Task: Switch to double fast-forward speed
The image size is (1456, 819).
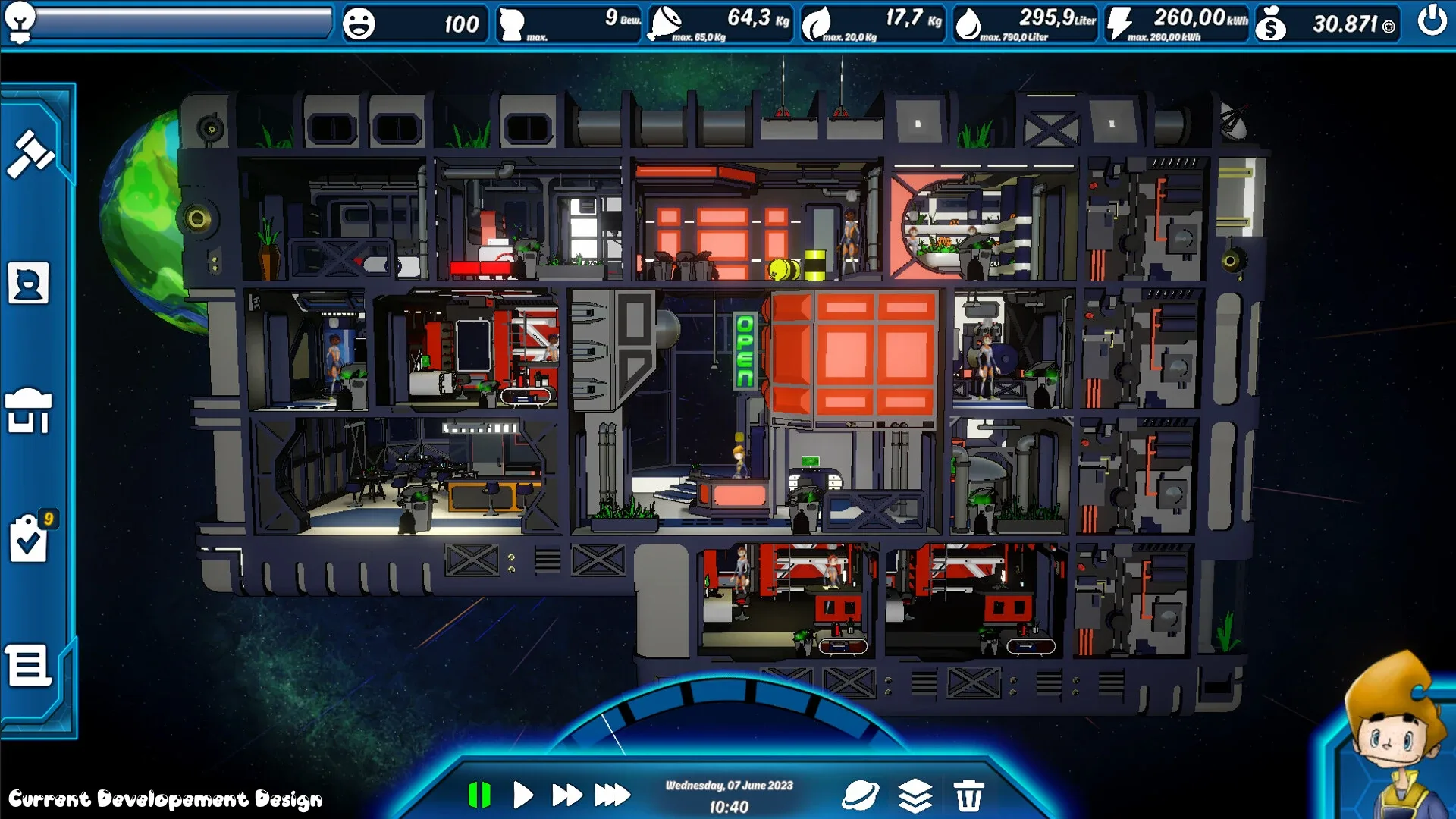Action: tap(566, 795)
